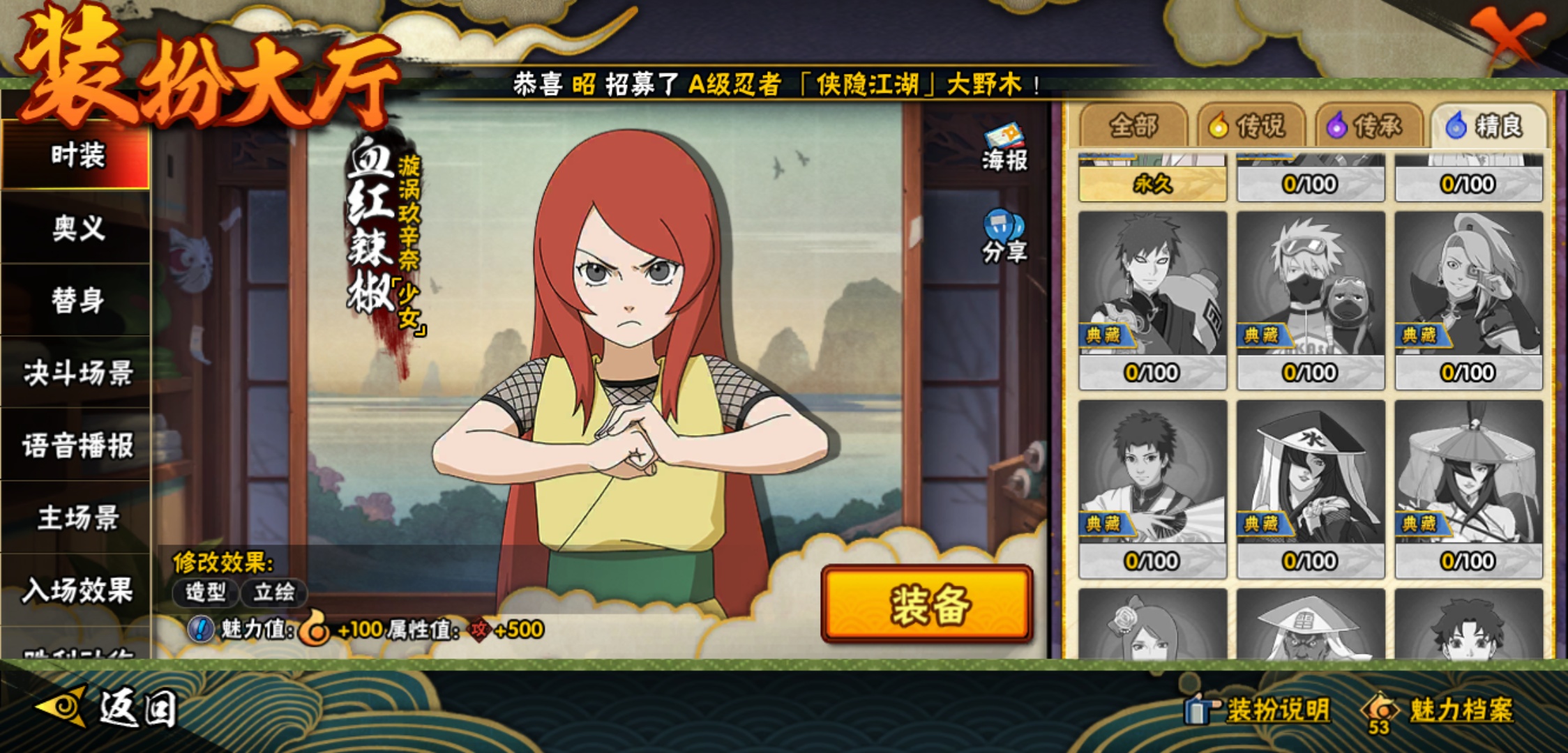The height and width of the screenshot is (753, 1568).
Task: Go back with the 返回 button
Action: tap(108, 709)
